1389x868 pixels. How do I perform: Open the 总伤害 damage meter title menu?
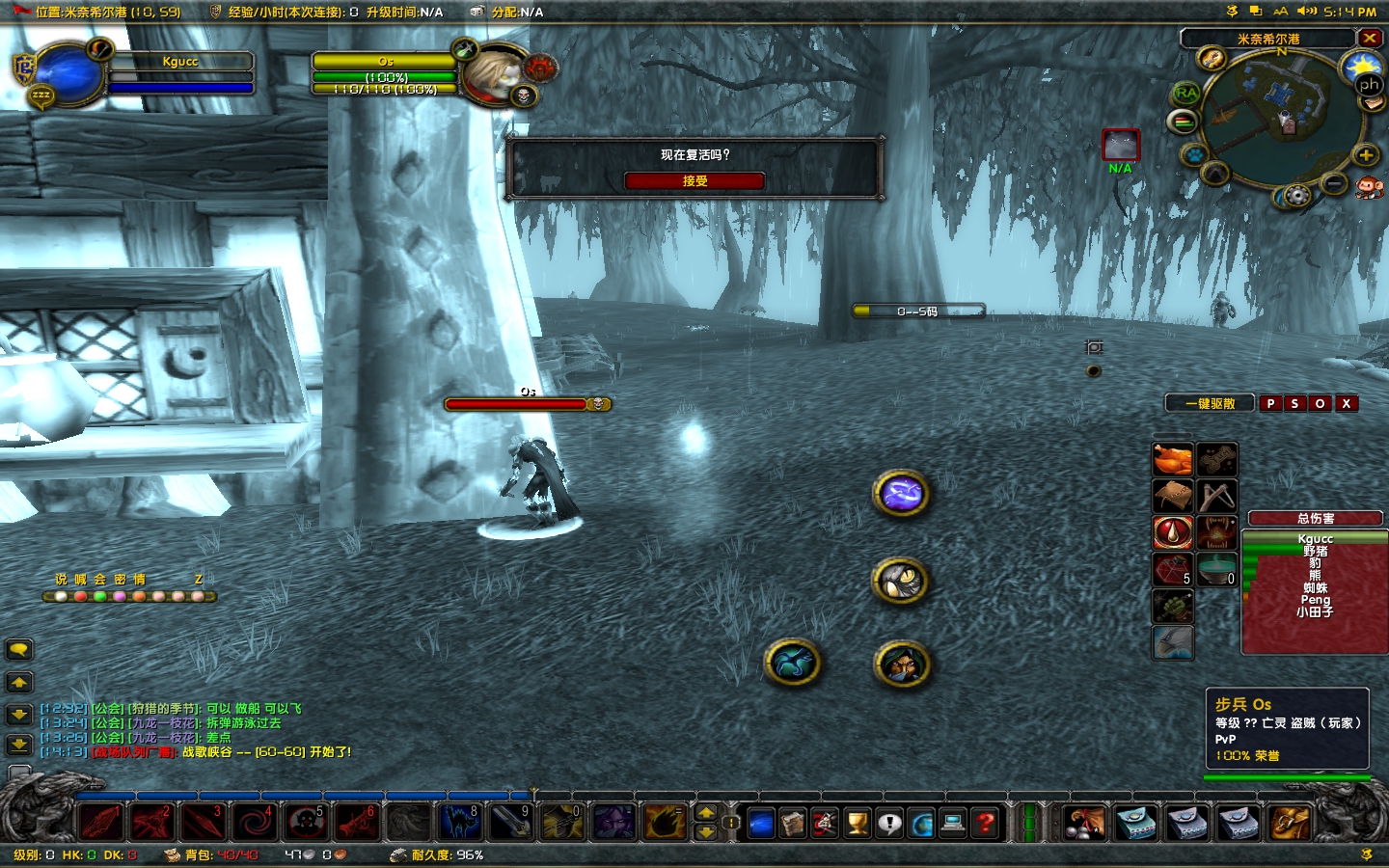[x=1315, y=518]
